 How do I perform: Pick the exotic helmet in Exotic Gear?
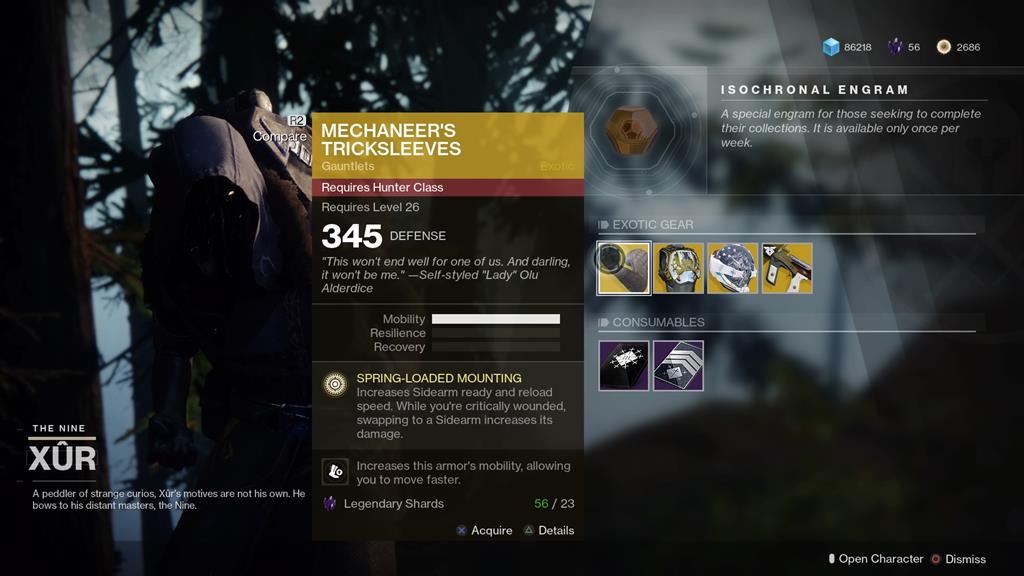733,268
